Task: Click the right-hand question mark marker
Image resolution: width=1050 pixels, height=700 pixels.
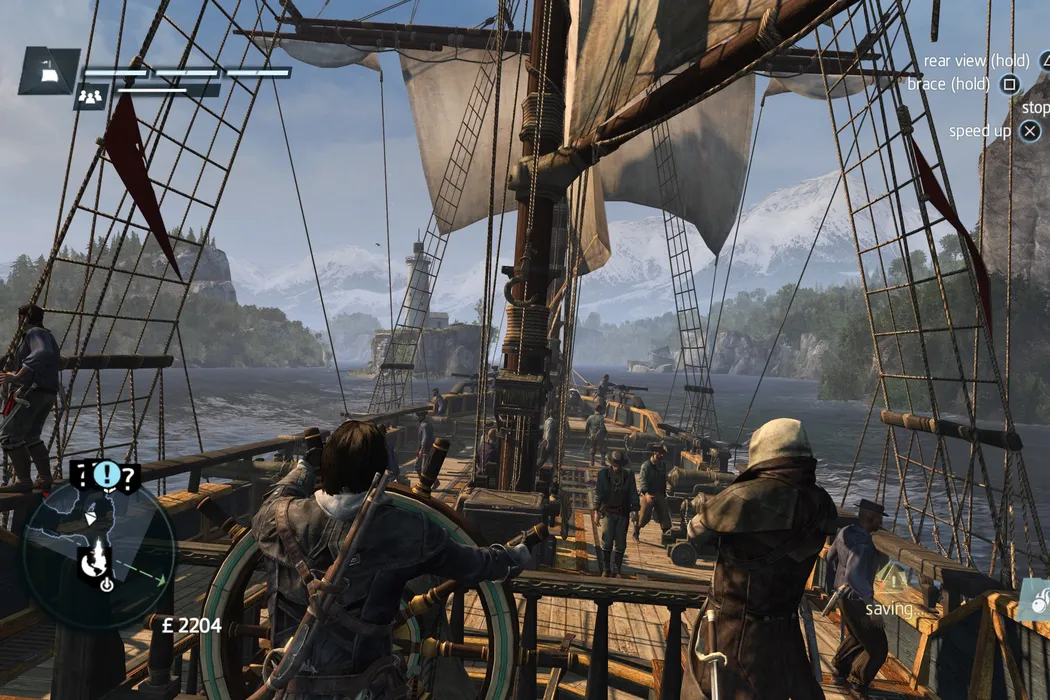Action: point(128,477)
